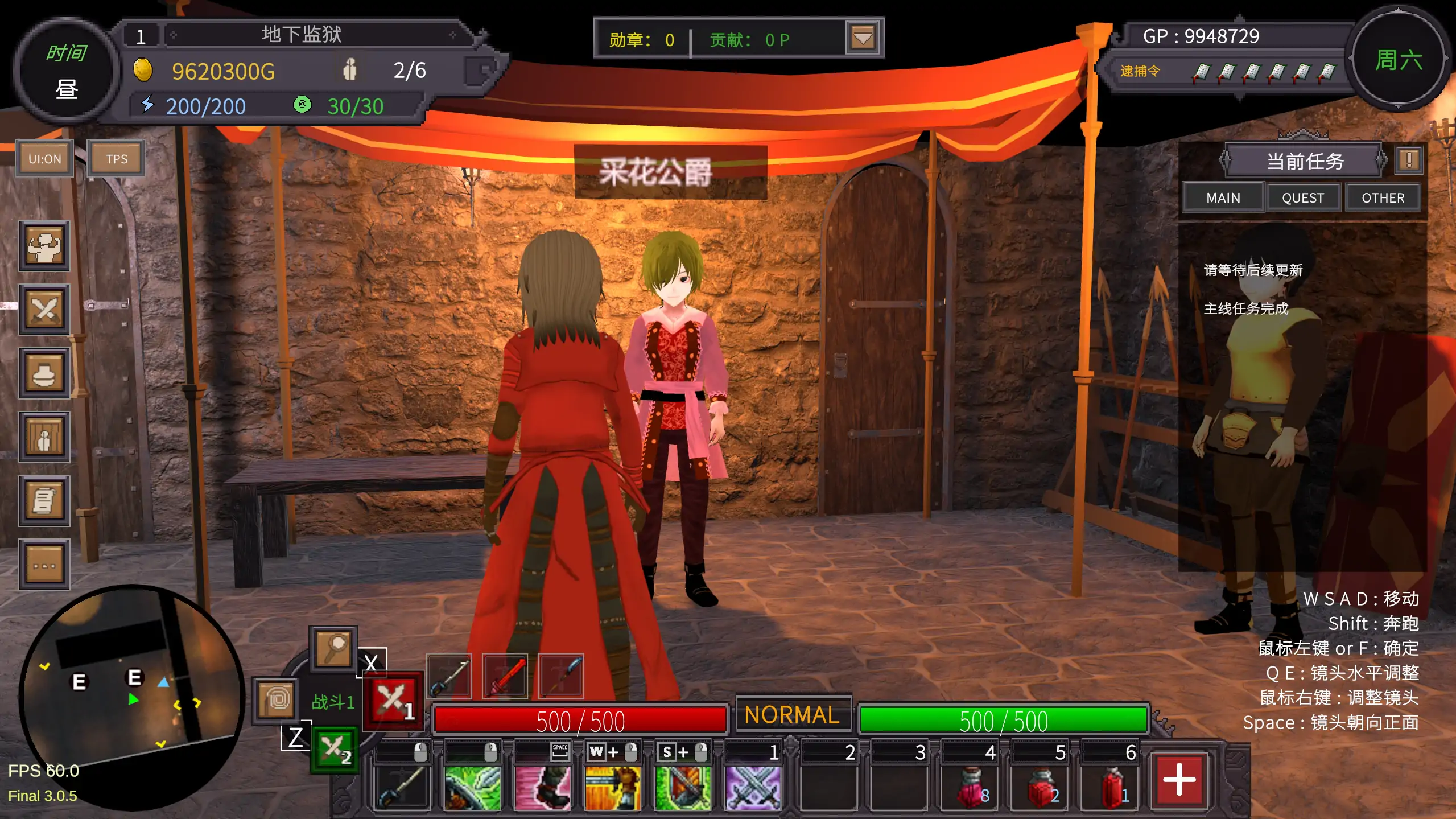Screen dimensions: 1456x819
Task: Click the red plus button beside the hotbar
Action: [1181, 779]
